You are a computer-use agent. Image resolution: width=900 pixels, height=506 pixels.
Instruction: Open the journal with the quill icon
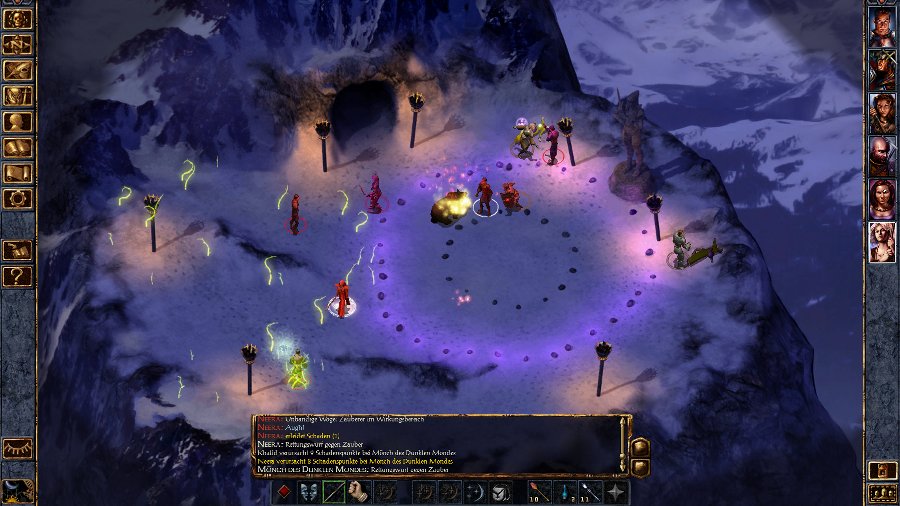tap(18, 70)
